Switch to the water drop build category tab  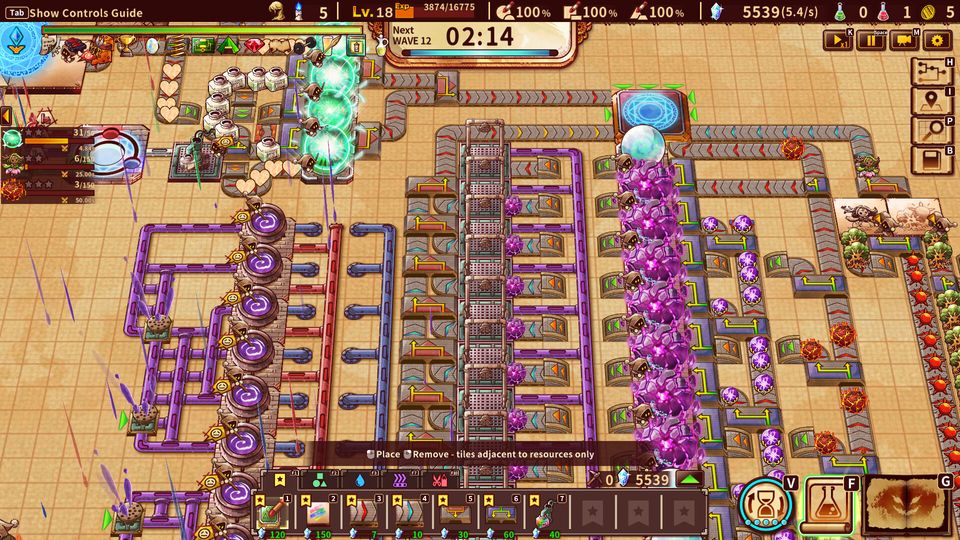coord(359,480)
